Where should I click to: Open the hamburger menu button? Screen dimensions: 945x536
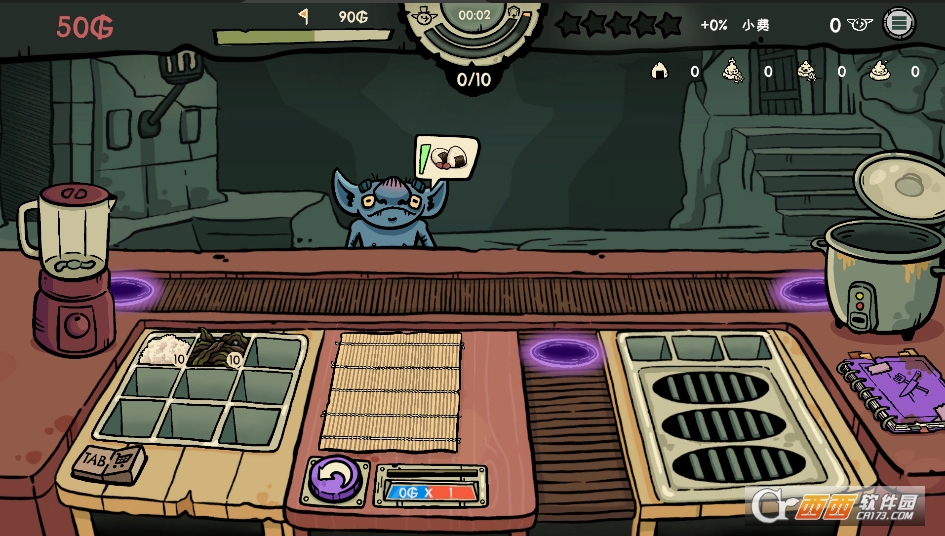click(x=900, y=24)
